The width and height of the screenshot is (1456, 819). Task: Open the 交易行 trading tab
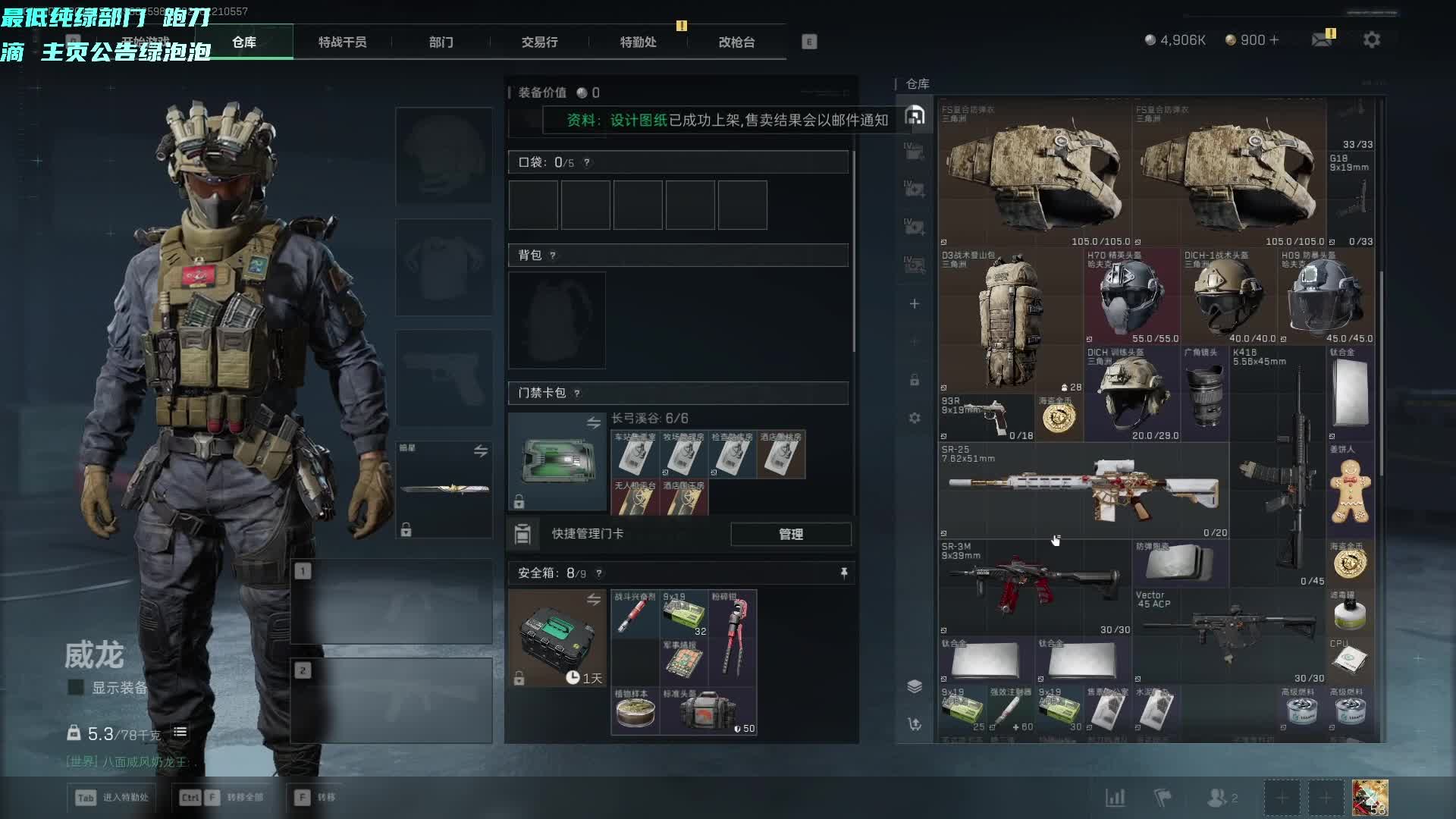pyautogui.click(x=539, y=42)
